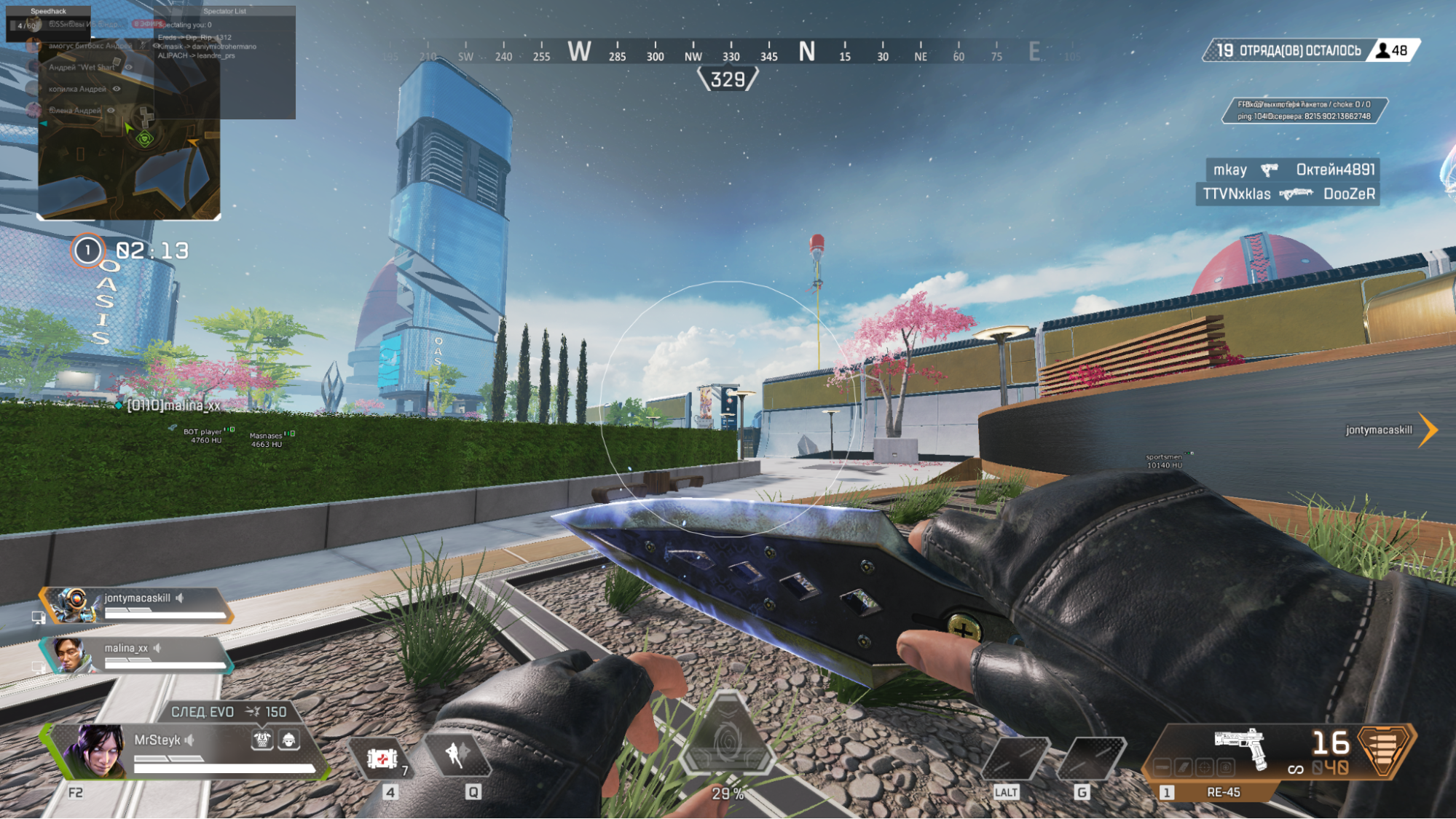Activate the tactical ability icon
The width and height of the screenshot is (1456, 819).
457,755
